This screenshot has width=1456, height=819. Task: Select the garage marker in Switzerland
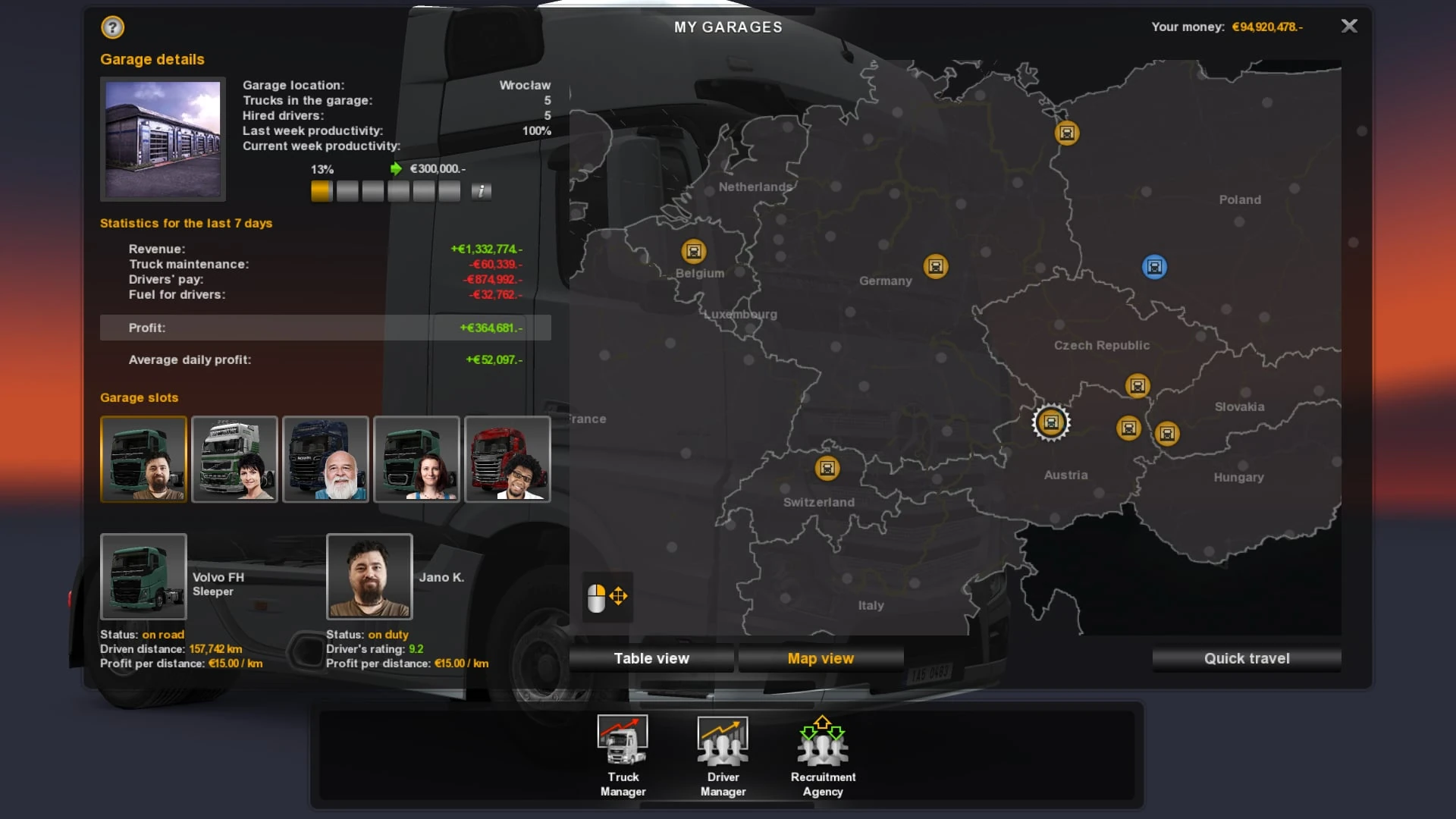827,468
